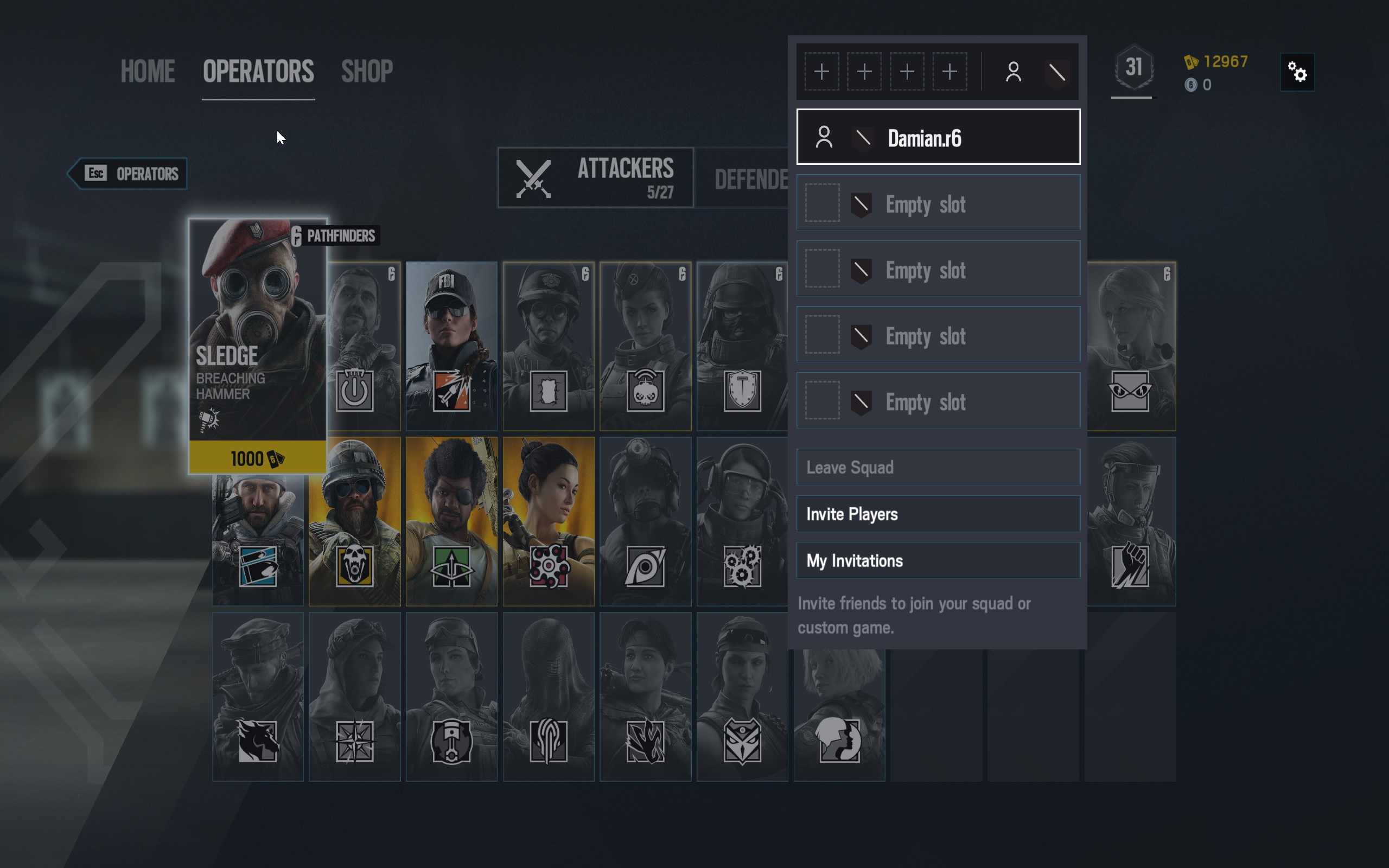The image size is (1389, 868).
Task: Choose the eyepatch operator card
Action: point(451,521)
